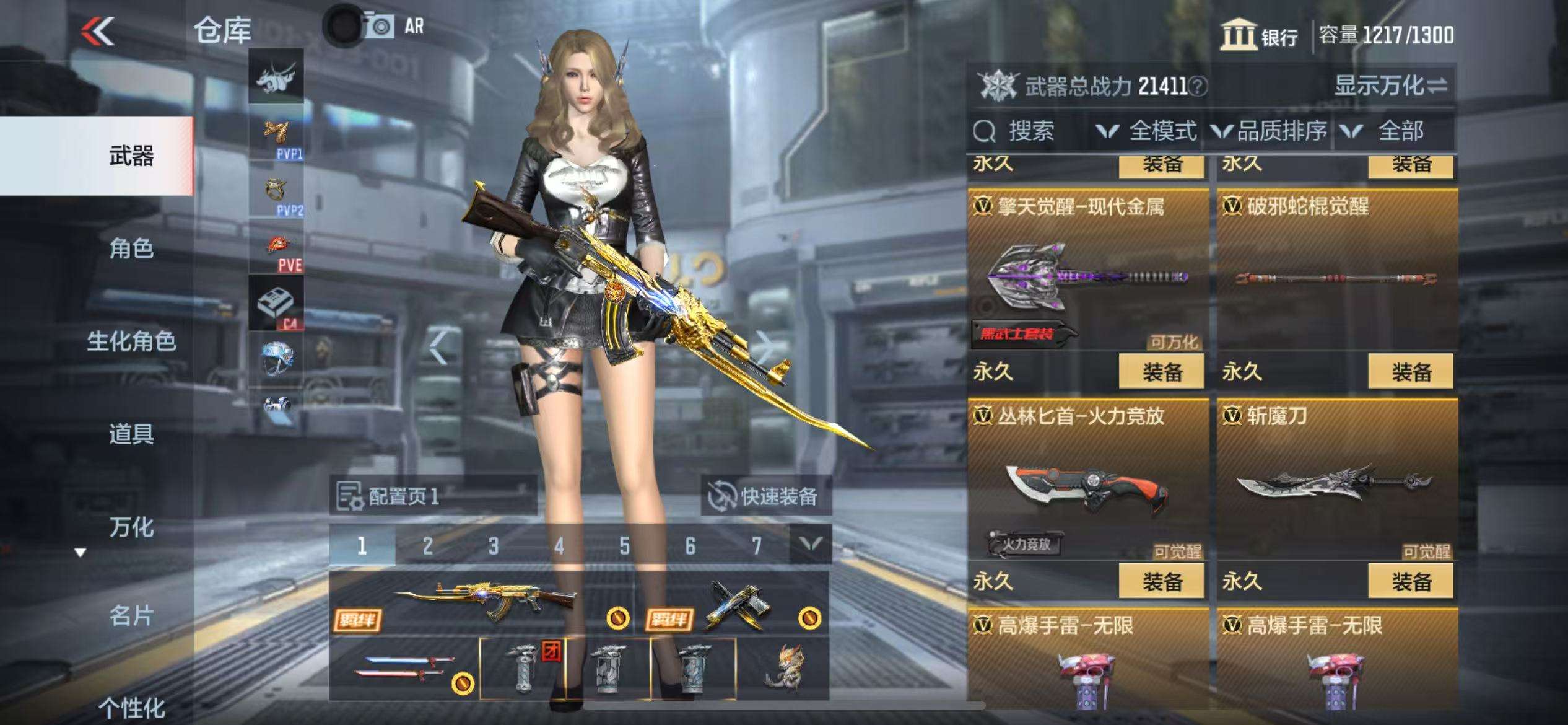Equip the 丛林匕首-火力竞放 knife
The image size is (1568, 725).
point(1161,581)
